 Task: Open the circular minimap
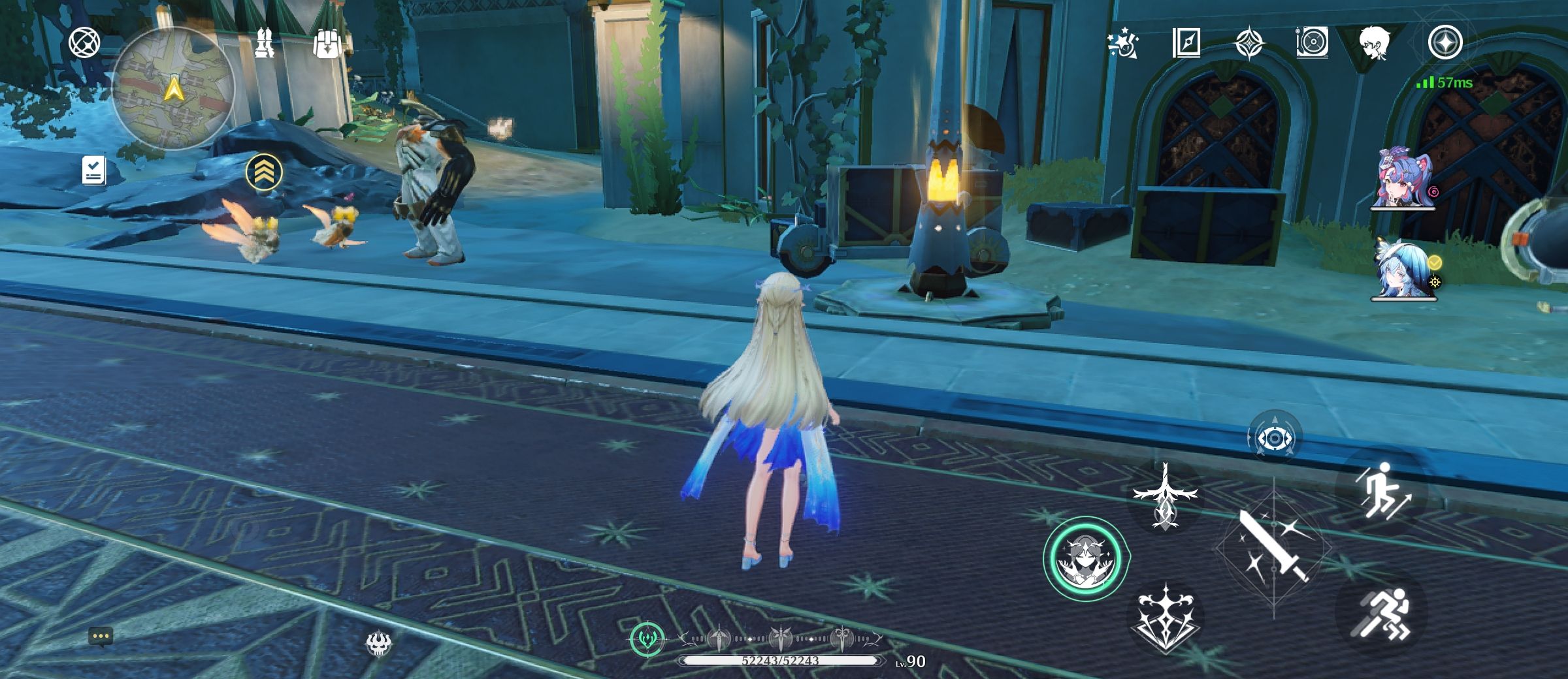(x=173, y=88)
